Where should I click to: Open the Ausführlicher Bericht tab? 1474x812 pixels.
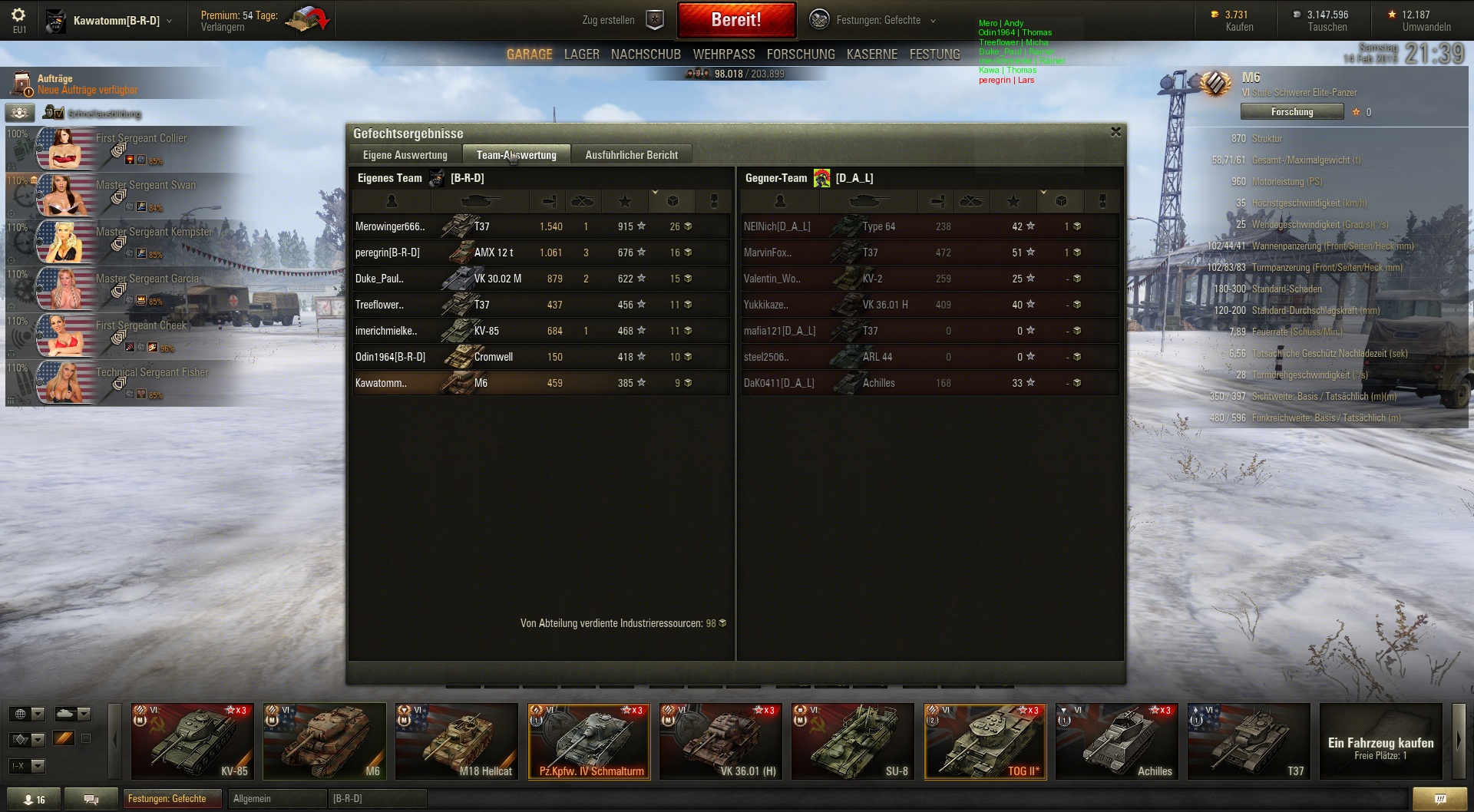coord(631,155)
